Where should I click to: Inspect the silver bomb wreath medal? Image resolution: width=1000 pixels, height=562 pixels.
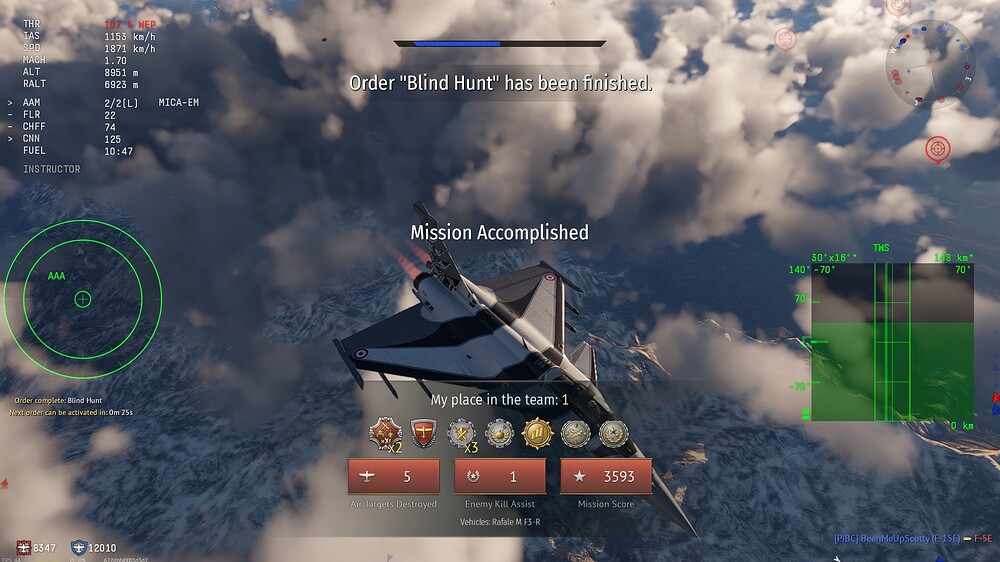499,433
